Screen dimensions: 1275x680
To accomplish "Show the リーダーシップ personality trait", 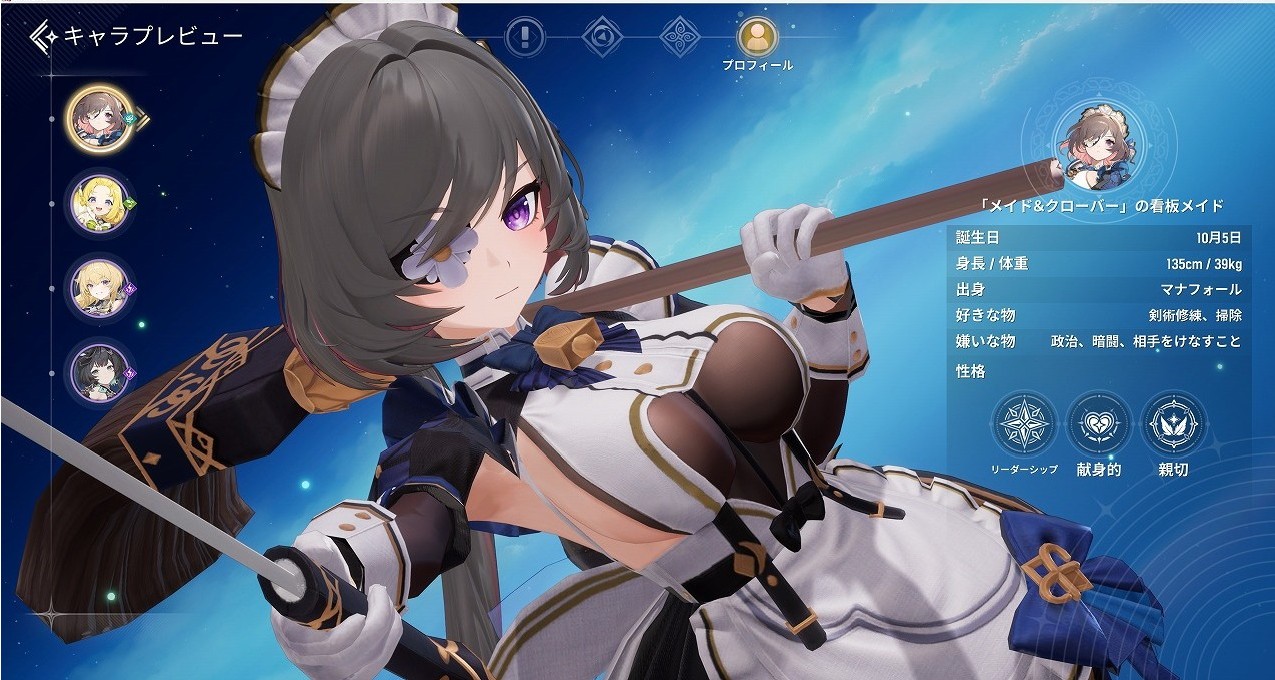I will [1024, 425].
